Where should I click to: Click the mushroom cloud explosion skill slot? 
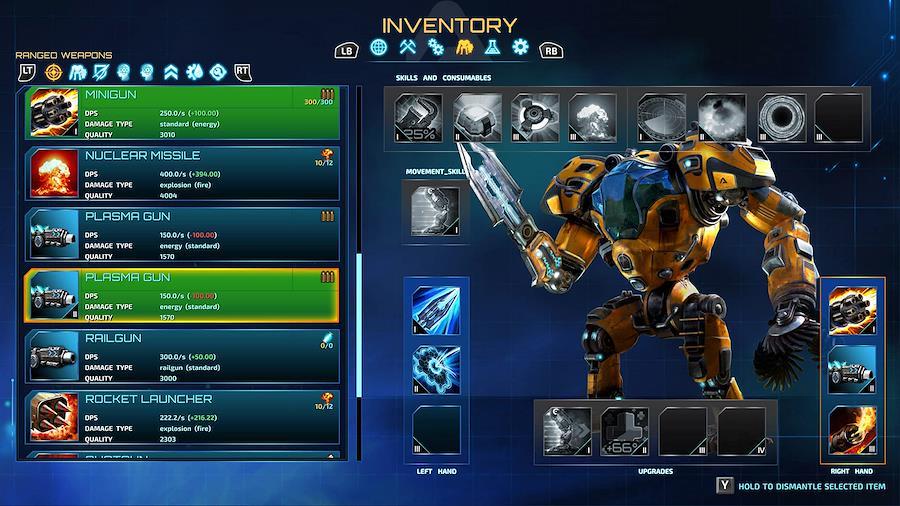pyautogui.click(x=593, y=117)
